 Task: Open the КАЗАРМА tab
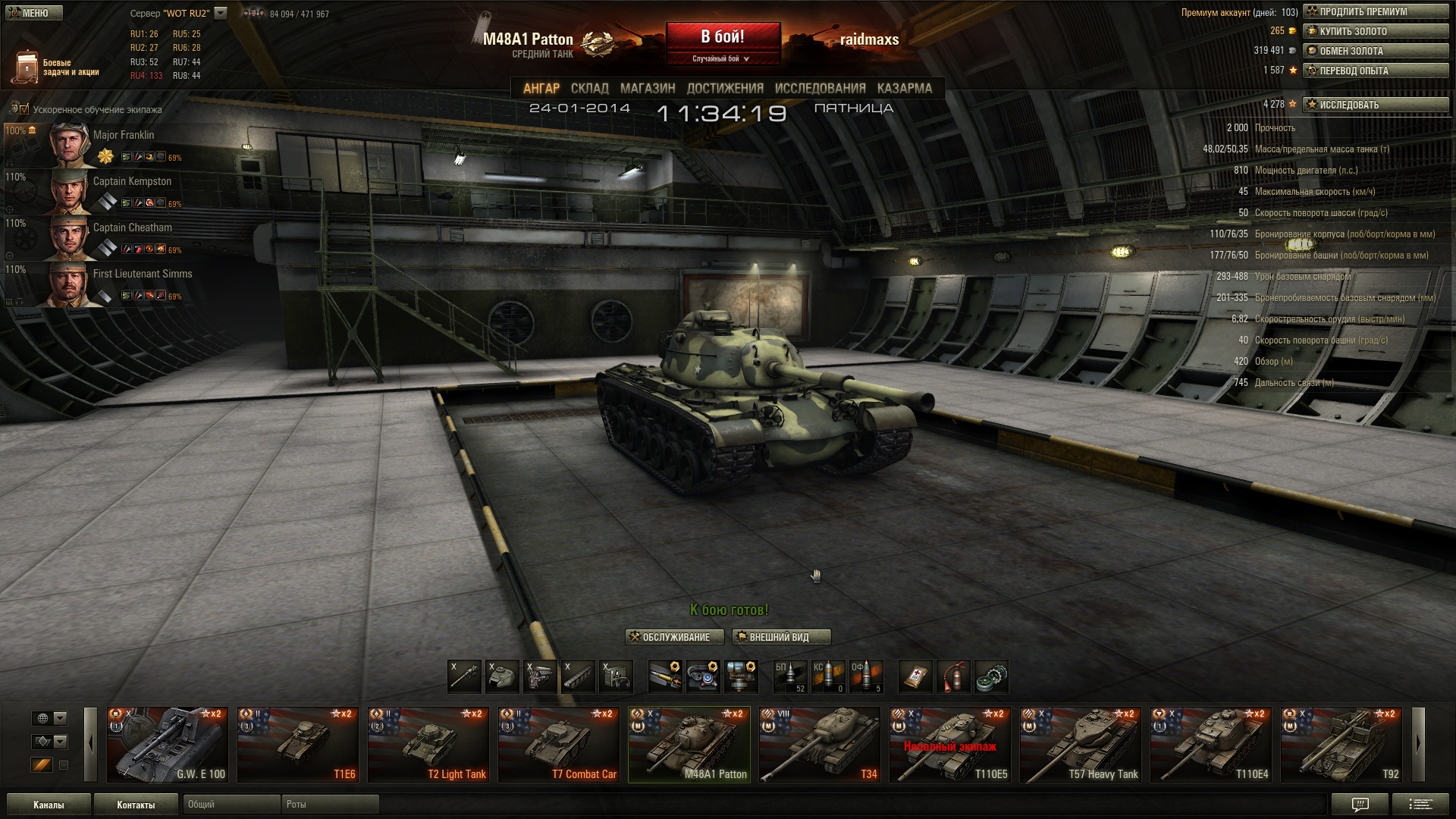pos(904,88)
